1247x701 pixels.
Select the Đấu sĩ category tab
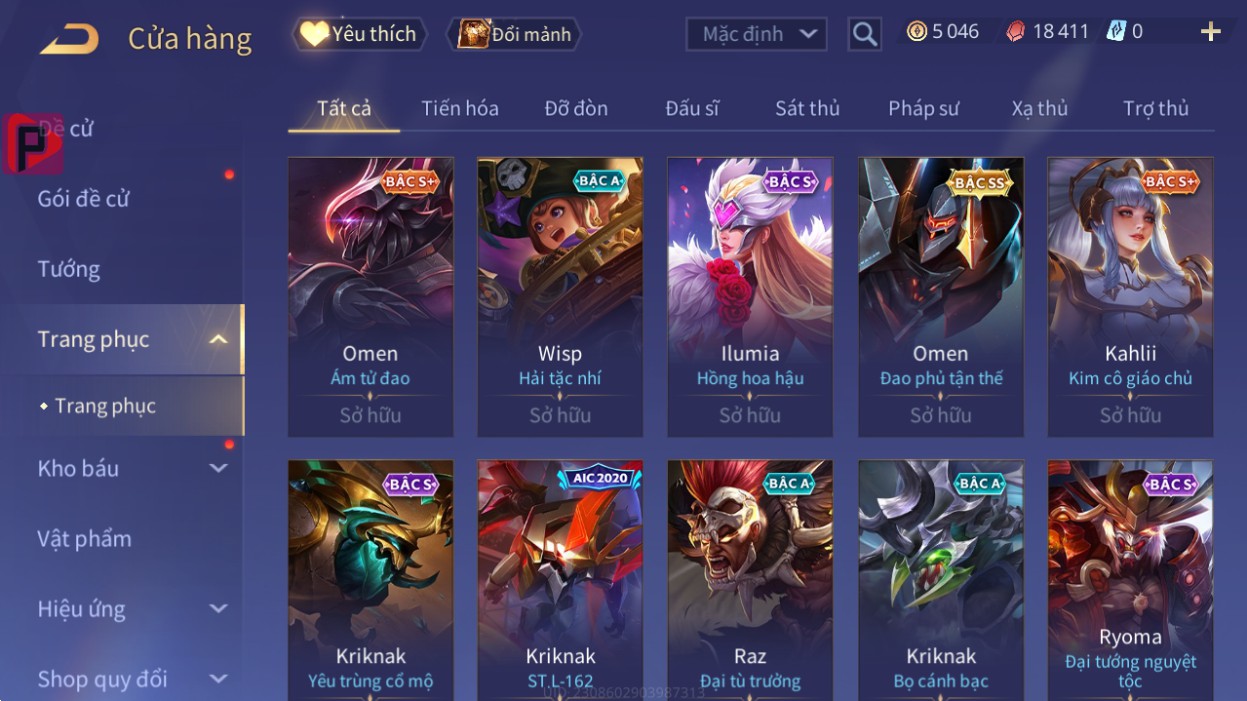(692, 108)
